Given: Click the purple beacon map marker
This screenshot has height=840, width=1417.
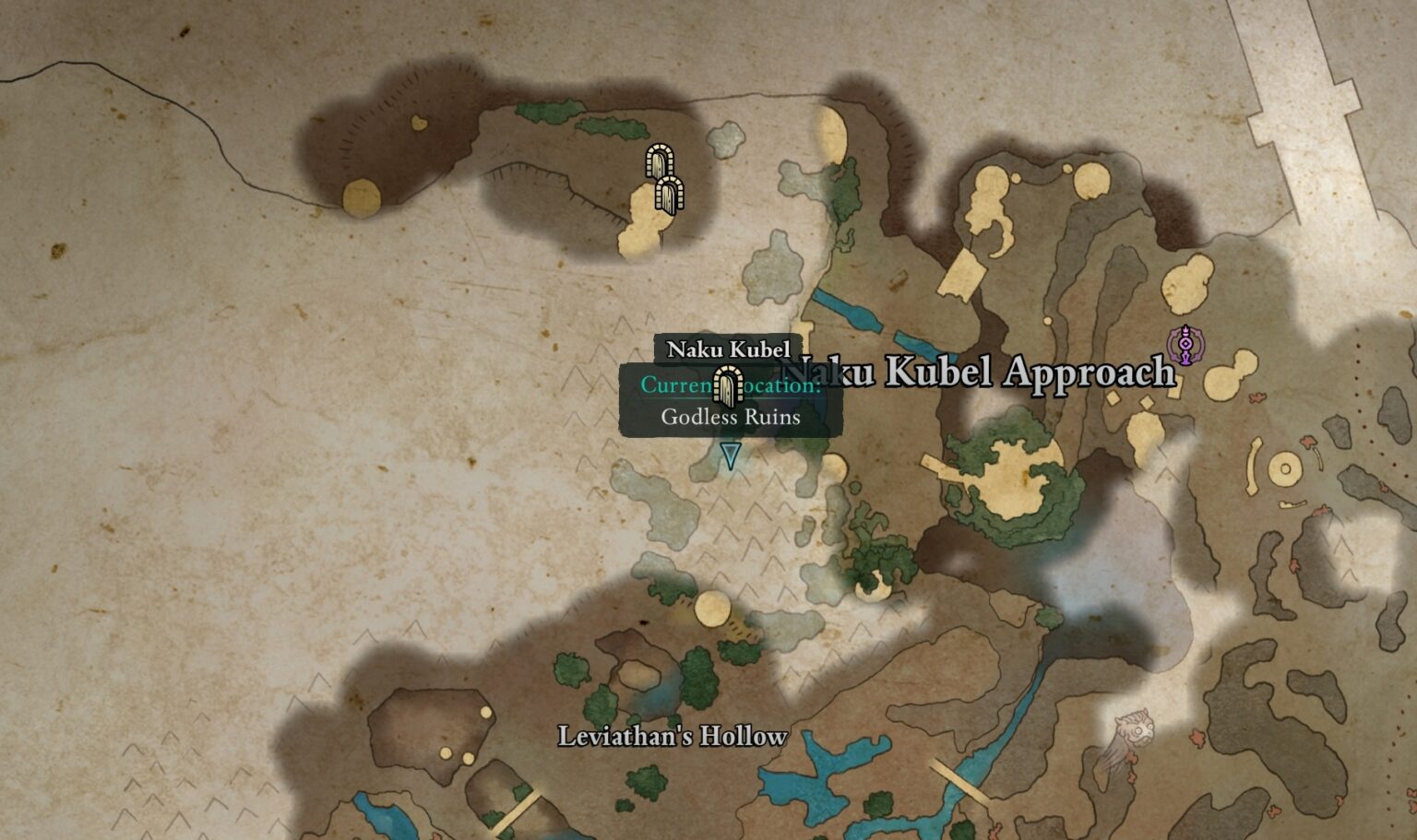Looking at the screenshot, I should (1185, 345).
